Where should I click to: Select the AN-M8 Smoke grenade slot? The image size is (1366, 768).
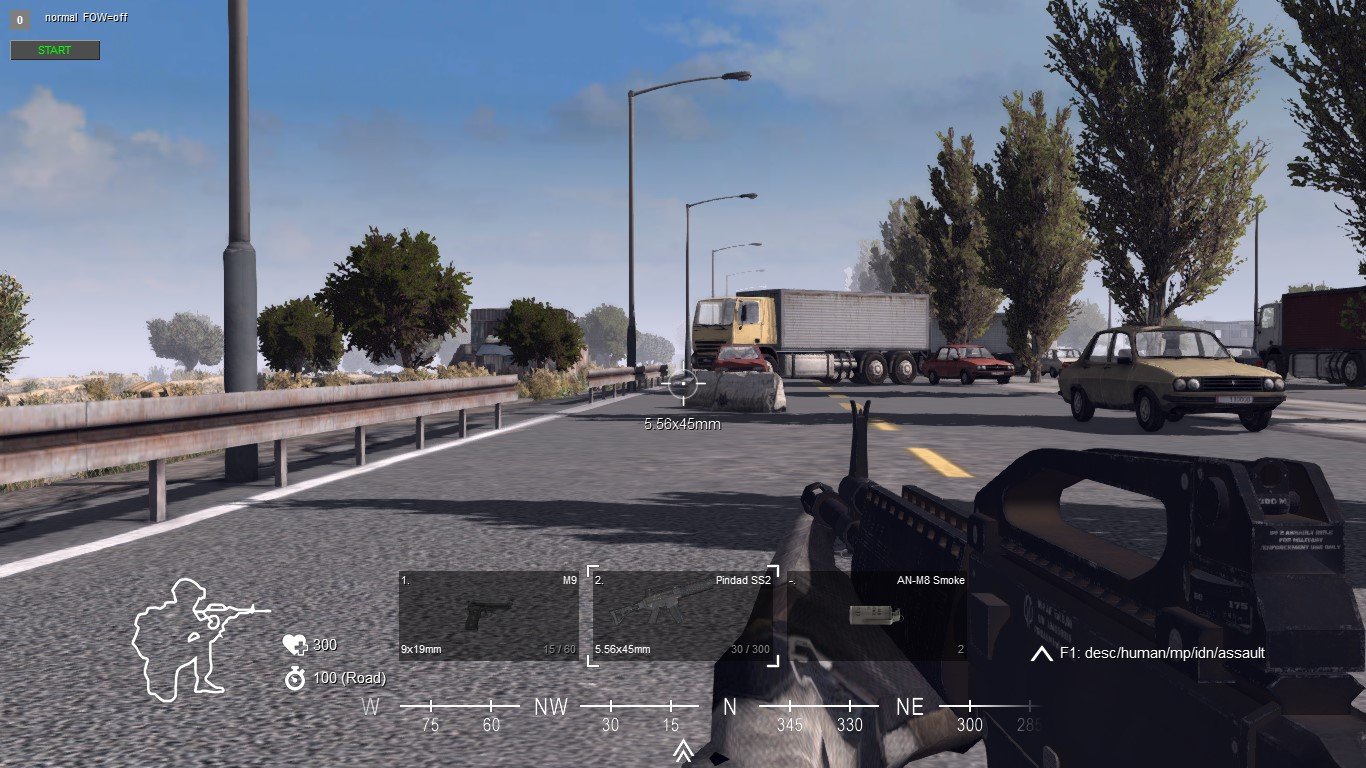tap(876, 615)
